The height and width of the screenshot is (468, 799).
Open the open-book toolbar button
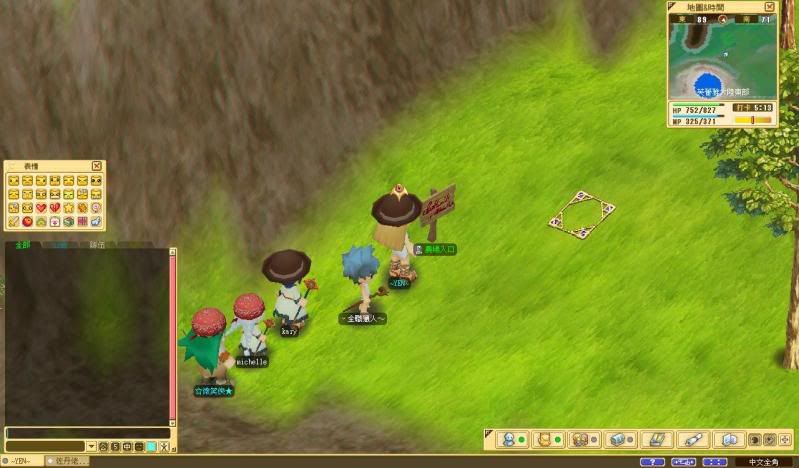(x=729, y=439)
